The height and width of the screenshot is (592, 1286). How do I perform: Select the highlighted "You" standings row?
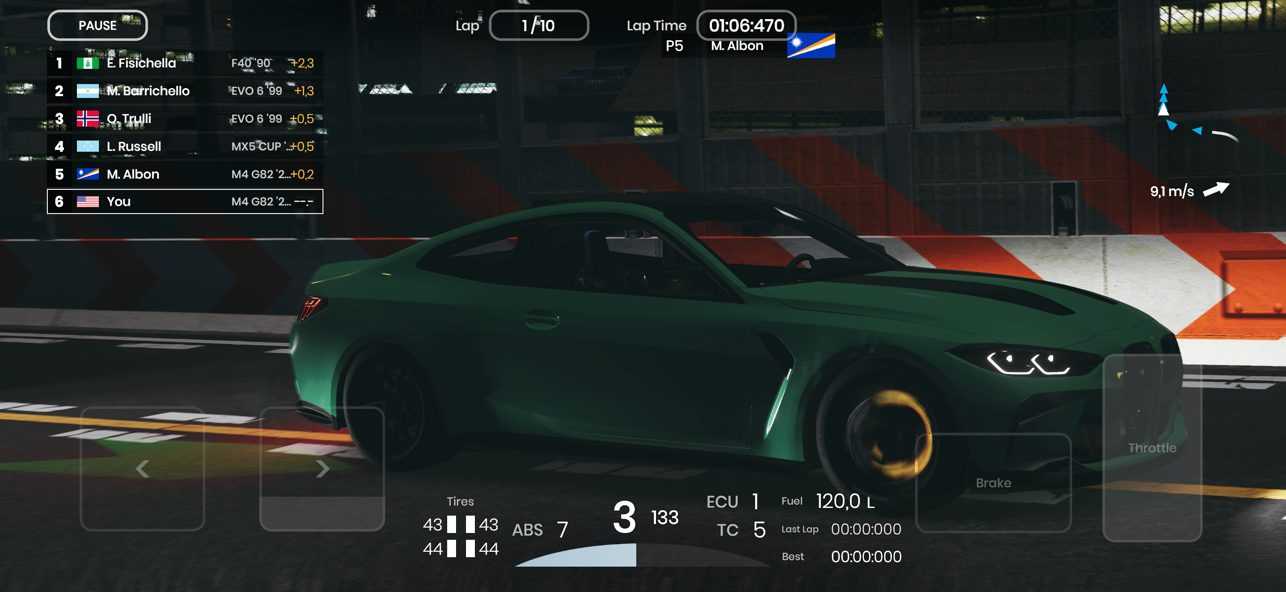tap(185, 201)
